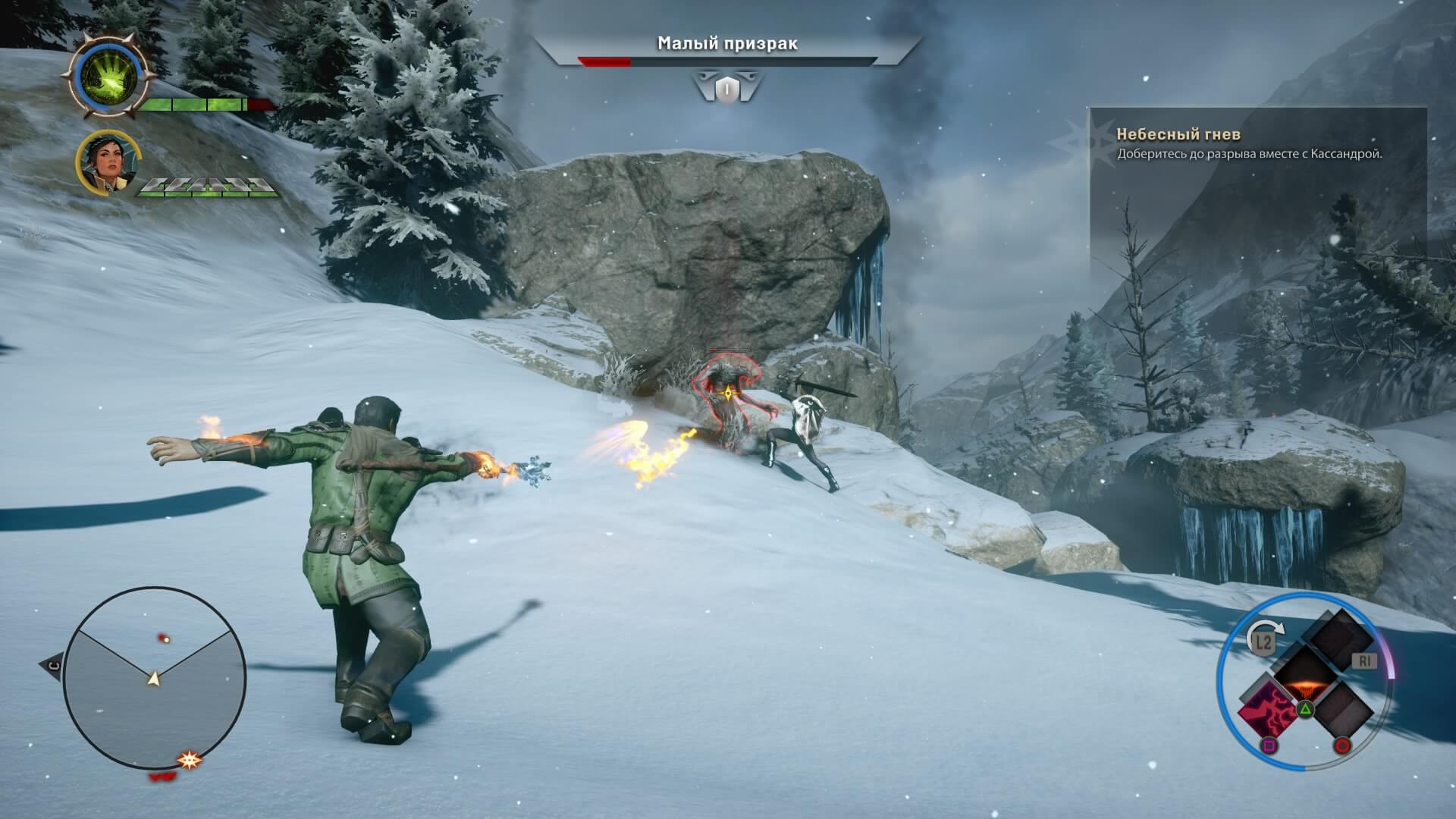1456x819 pixels.
Task: Click the enemy's red health bar
Action: (603, 64)
